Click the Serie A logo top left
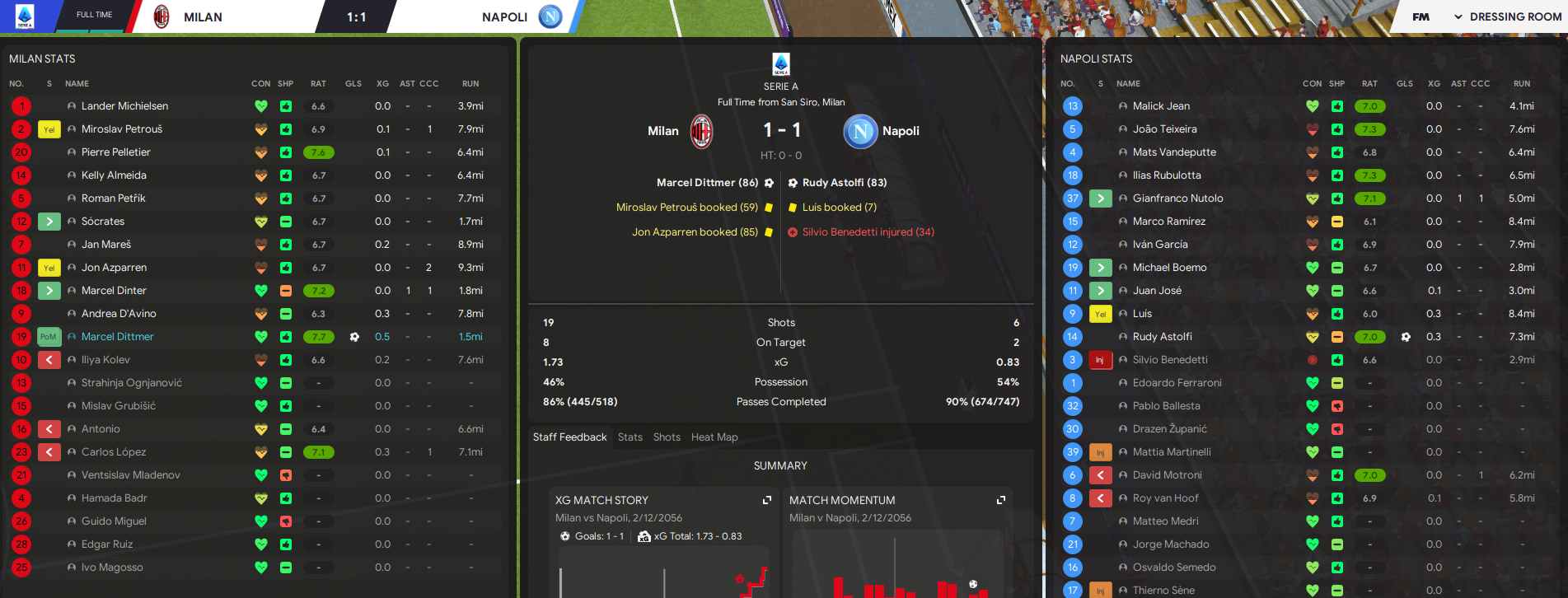 (x=25, y=16)
